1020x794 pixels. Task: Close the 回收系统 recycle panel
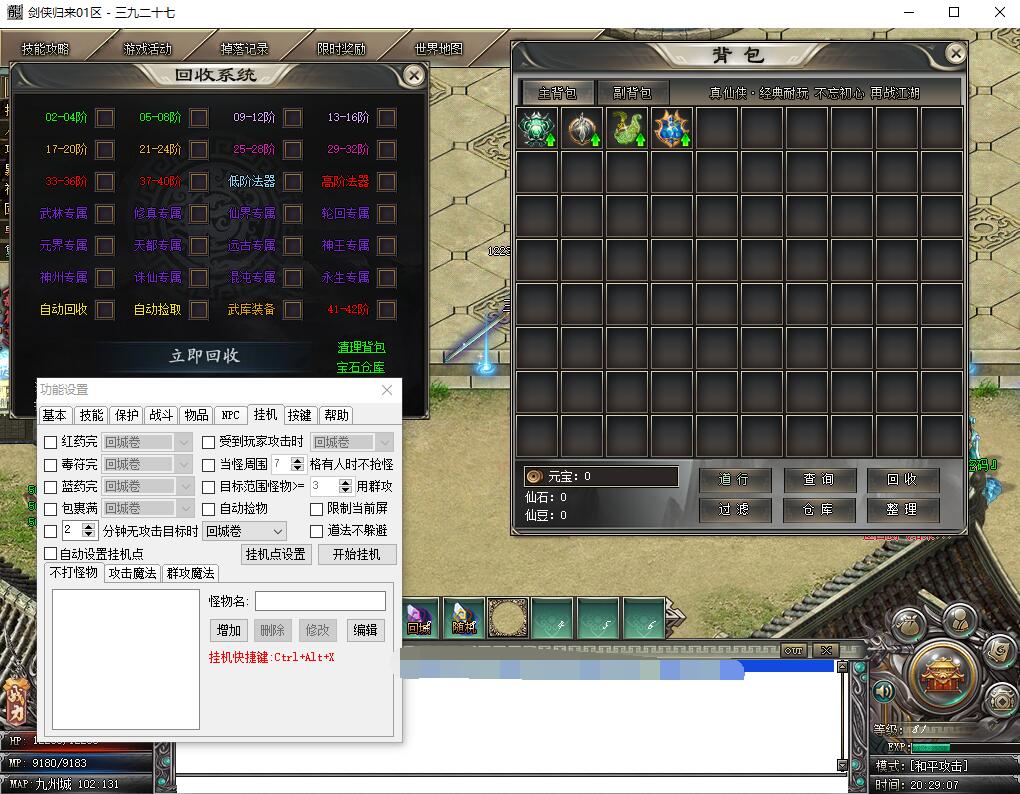coord(413,75)
